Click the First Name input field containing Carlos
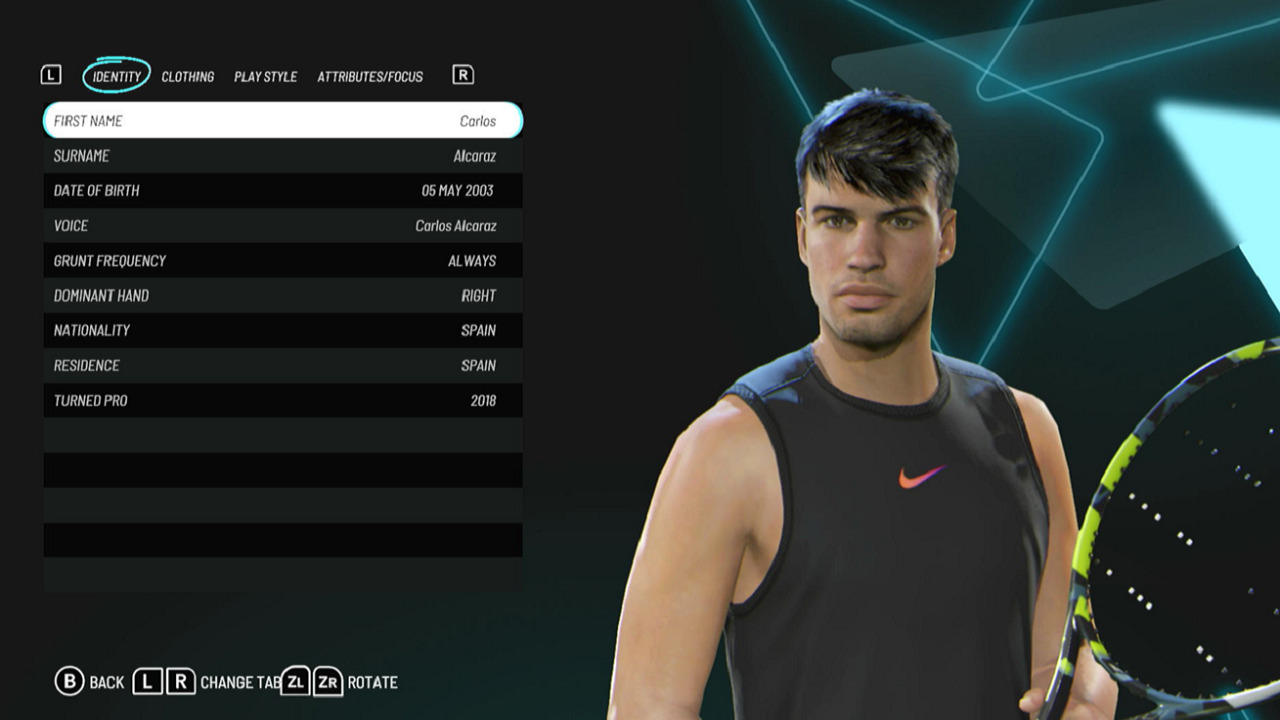This screenshot has width=1280, height=720. (280, 120)
